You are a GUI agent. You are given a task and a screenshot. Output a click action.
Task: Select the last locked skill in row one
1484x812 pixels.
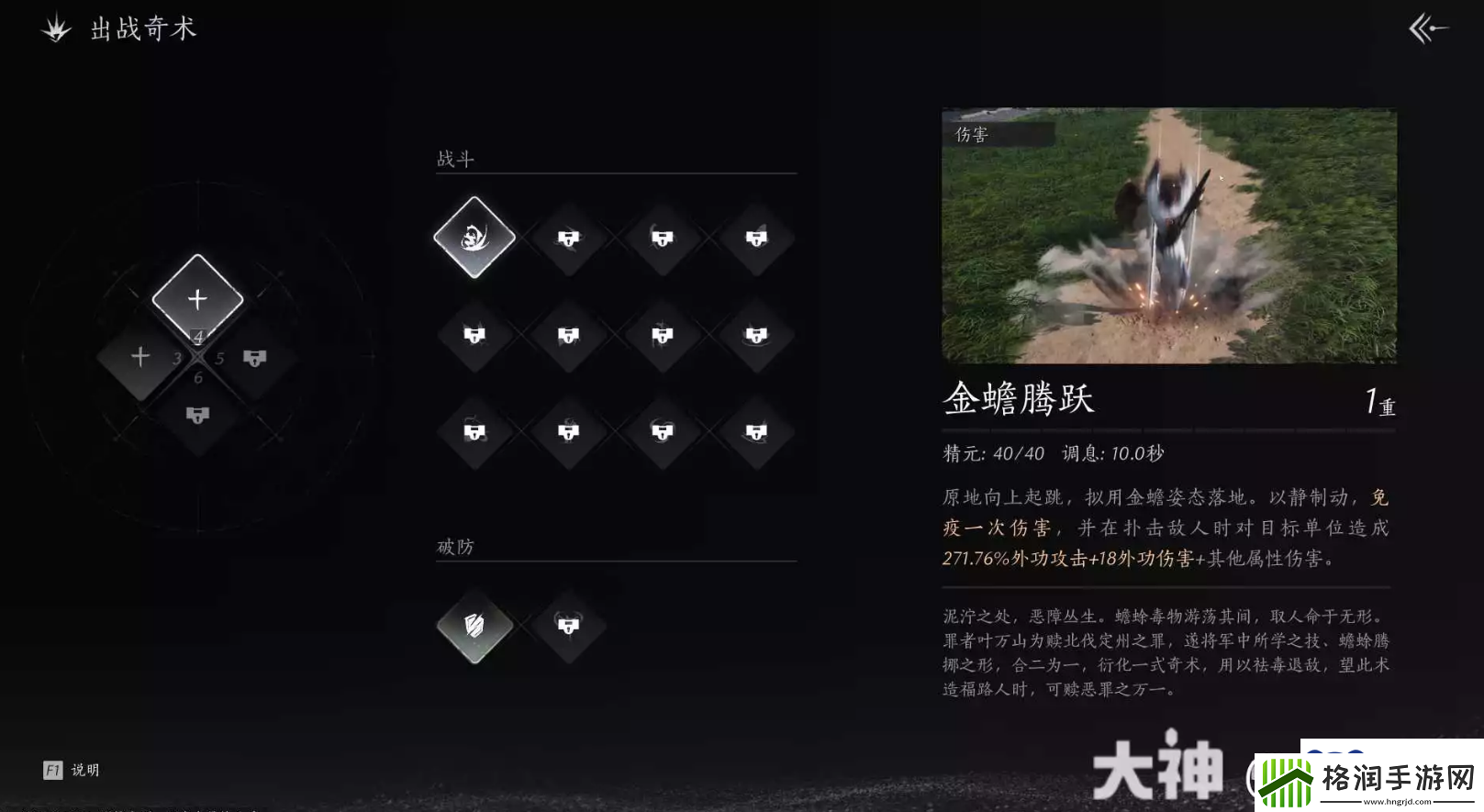(x=757, y=237)
